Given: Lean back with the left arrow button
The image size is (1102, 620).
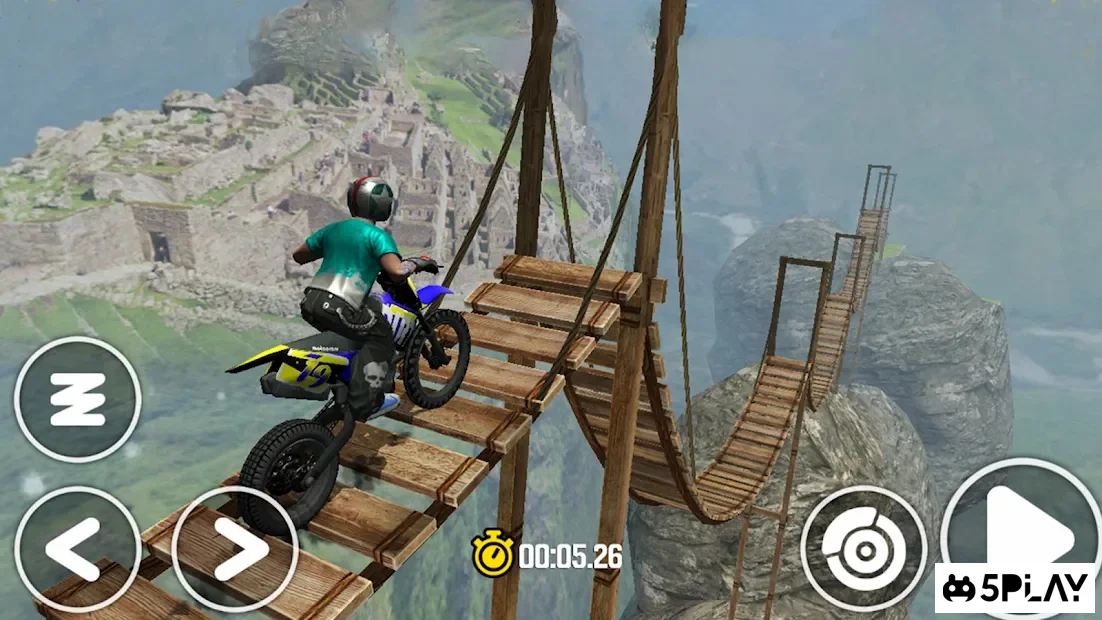Looking at the screenshot, I should [x=77, y=549].
